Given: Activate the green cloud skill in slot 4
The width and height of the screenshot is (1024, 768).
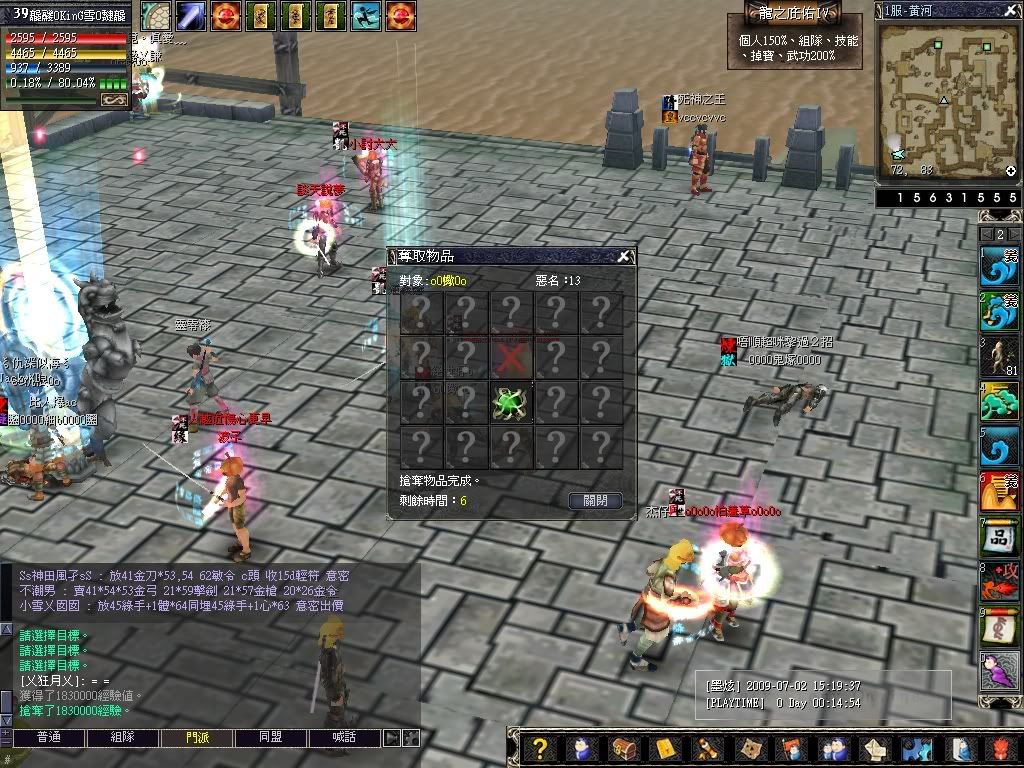Looking at the screenshot, I should 1000,401.
